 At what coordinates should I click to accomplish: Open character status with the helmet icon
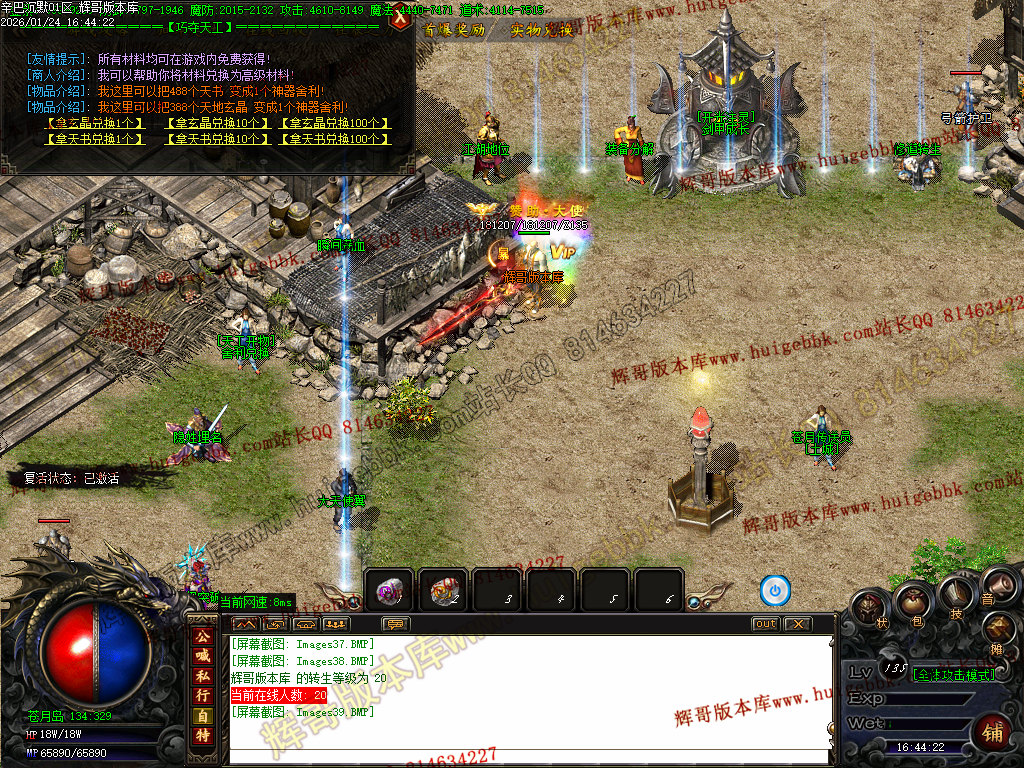point(870,607)
